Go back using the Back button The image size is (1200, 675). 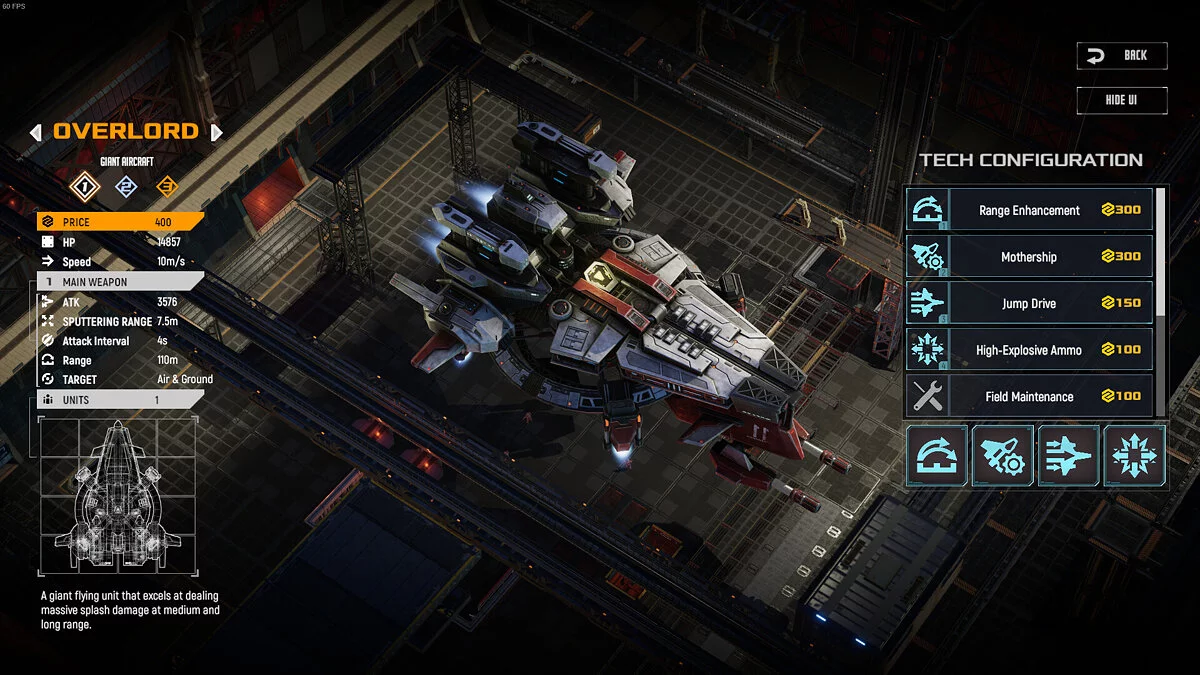pos(1121,56)
